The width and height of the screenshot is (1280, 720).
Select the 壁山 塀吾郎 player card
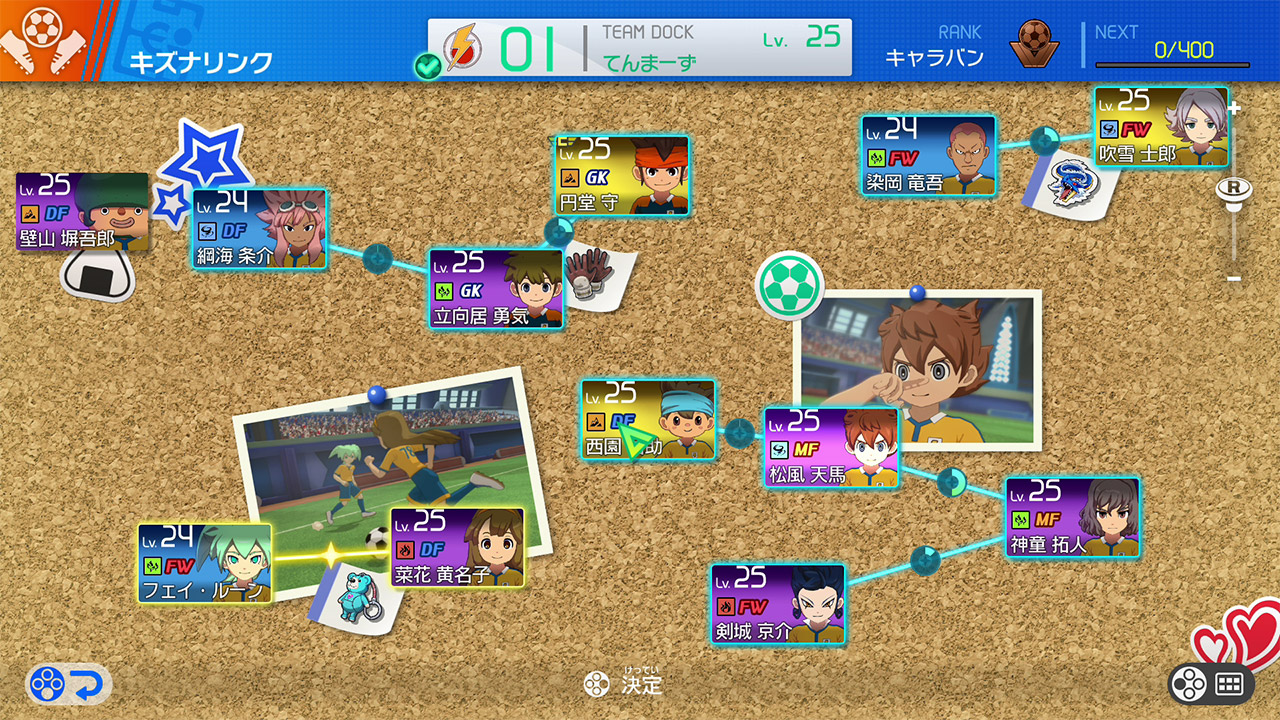click(x=82, y=213)
